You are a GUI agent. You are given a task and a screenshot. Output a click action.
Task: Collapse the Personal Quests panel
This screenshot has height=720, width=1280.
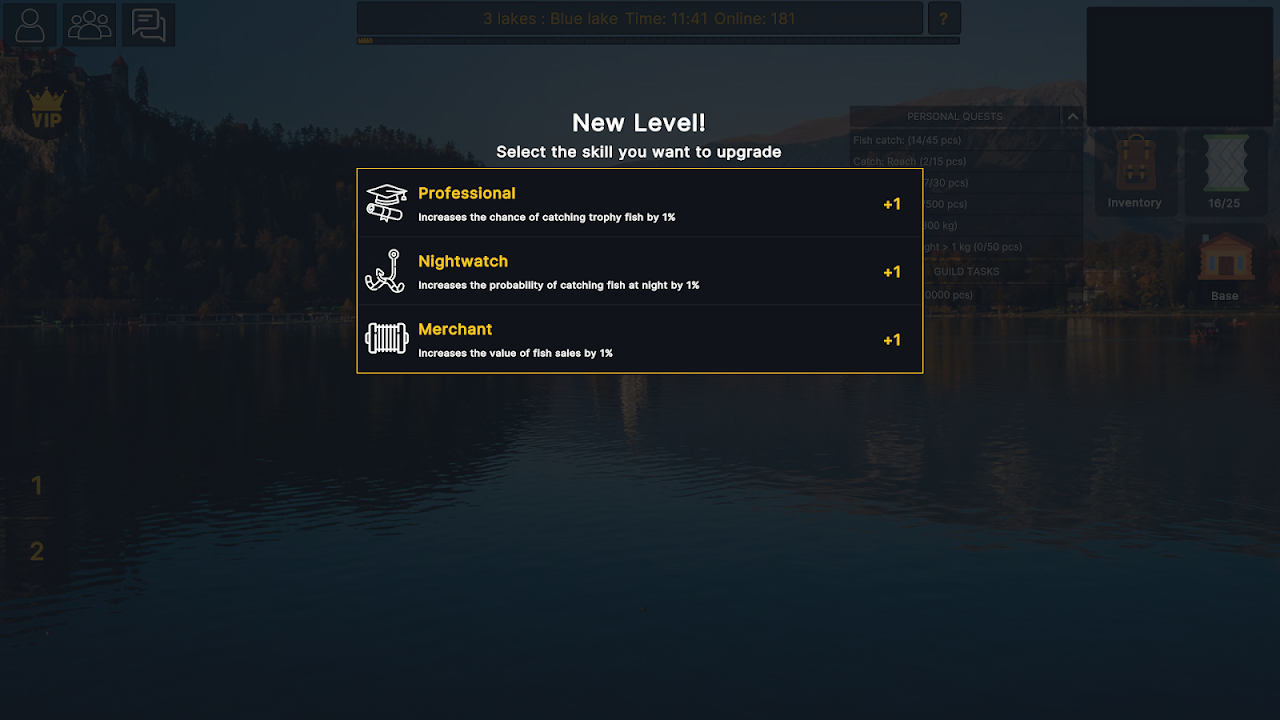pyautogui.click(x=1072, y=116)
